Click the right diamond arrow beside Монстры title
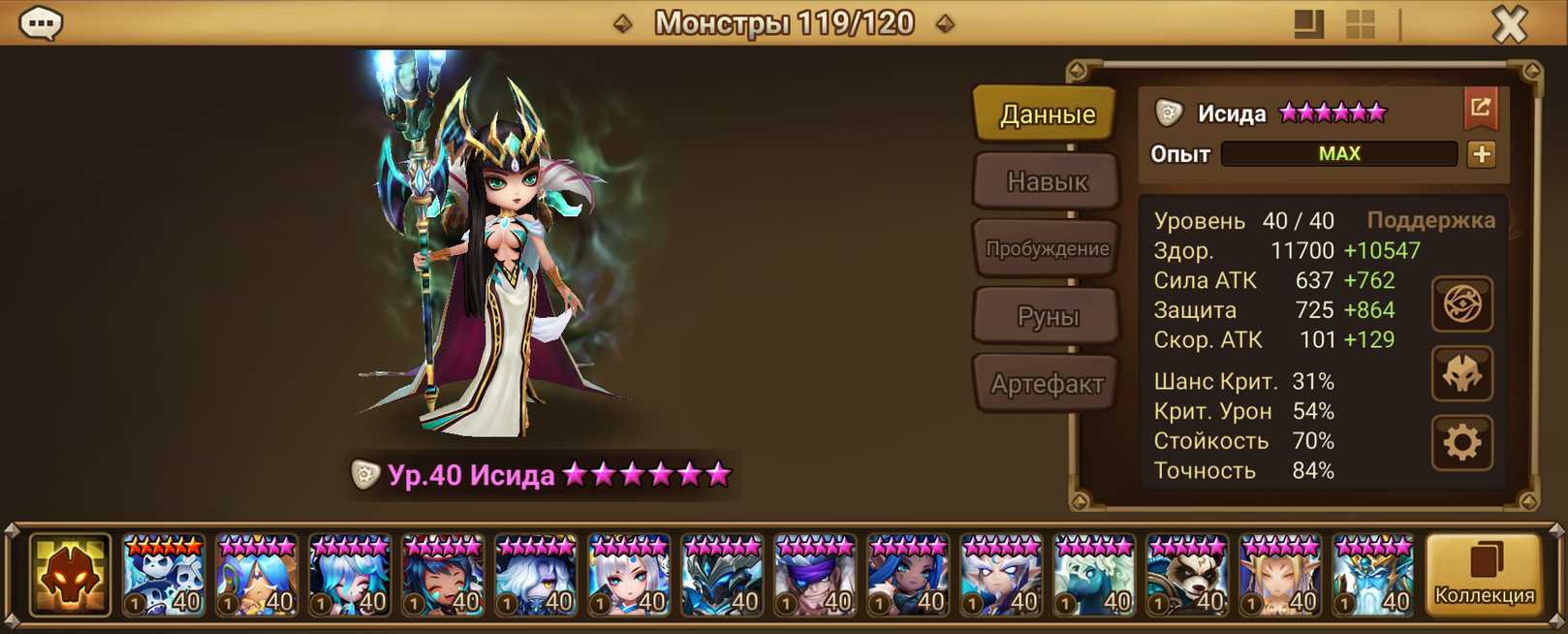 (945, 23)
